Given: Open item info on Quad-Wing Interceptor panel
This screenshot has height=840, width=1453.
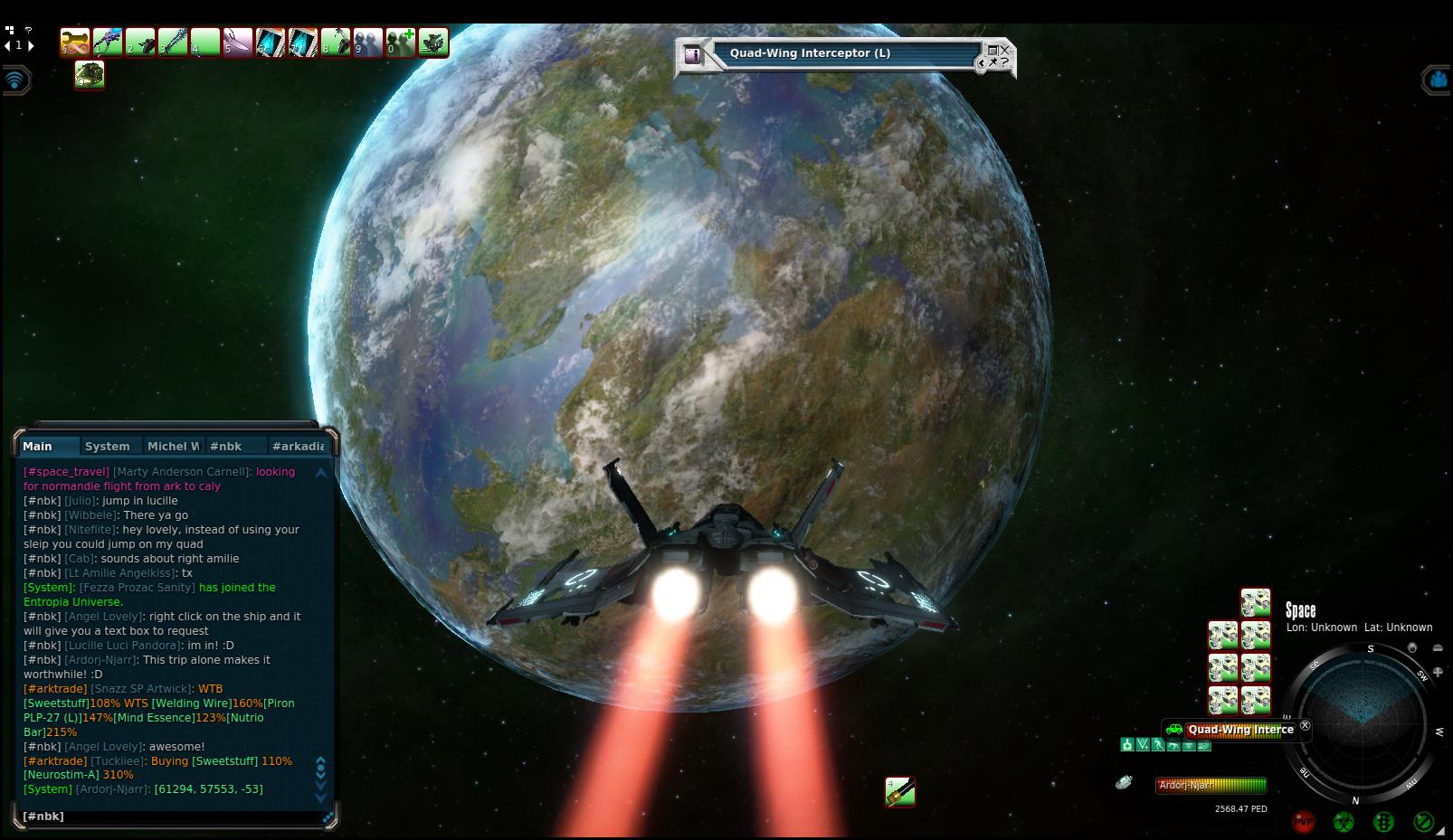Looking at the screenshot, I should click(694, 54).
